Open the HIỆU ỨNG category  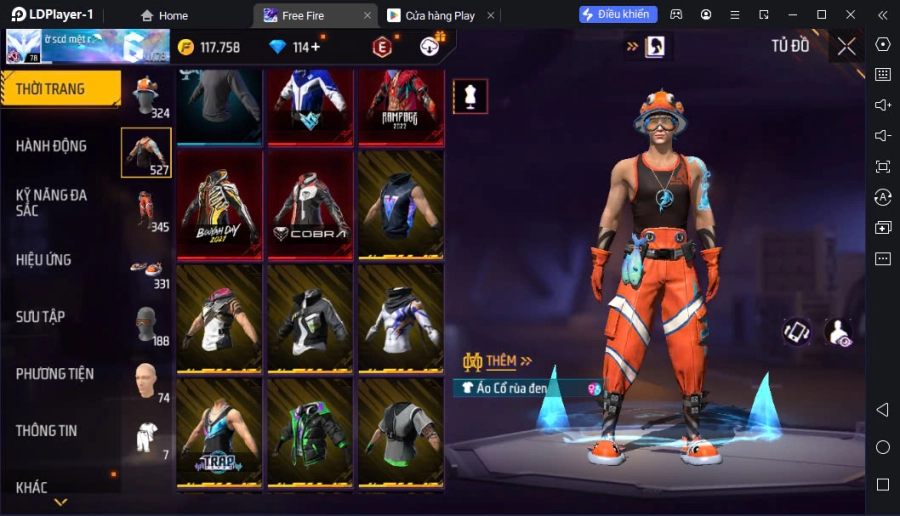(44, 260)
